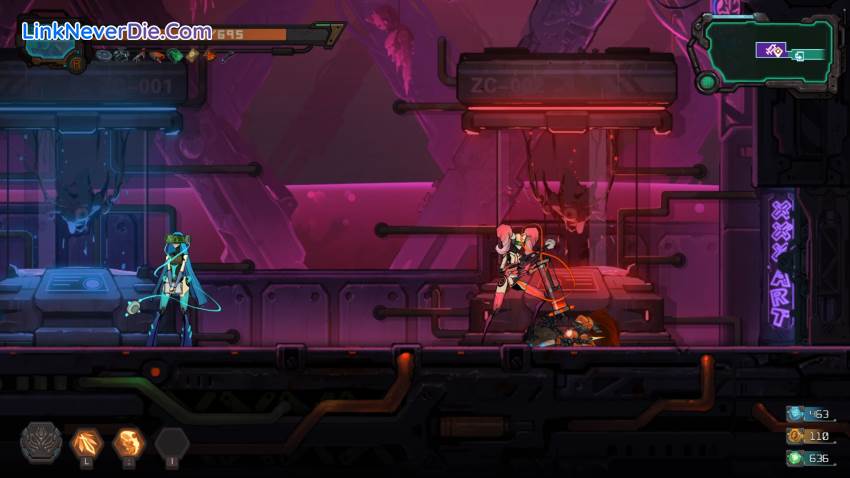Select the yellow square relic icon
The height and width of the screenshot is (478, 850).
click(192, 56)
